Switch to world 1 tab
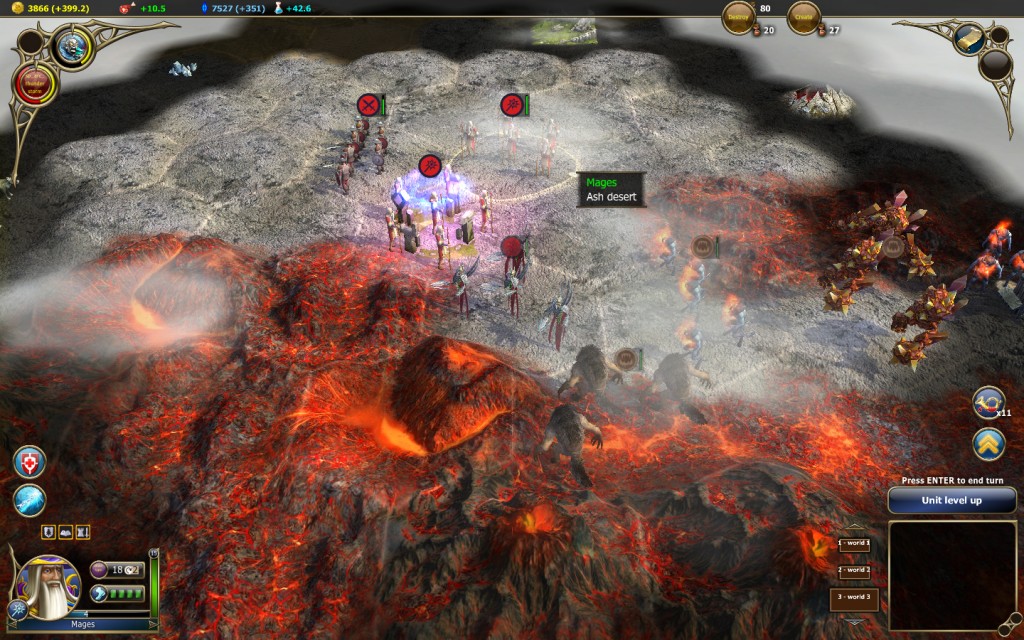 point(853,544)
